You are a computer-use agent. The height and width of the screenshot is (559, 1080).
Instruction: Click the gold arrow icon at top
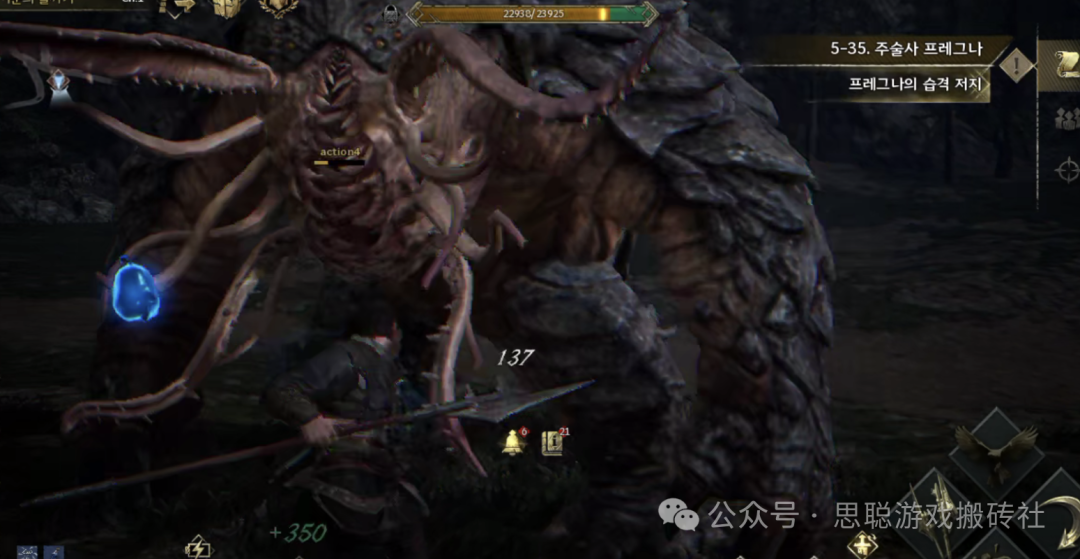179,8
